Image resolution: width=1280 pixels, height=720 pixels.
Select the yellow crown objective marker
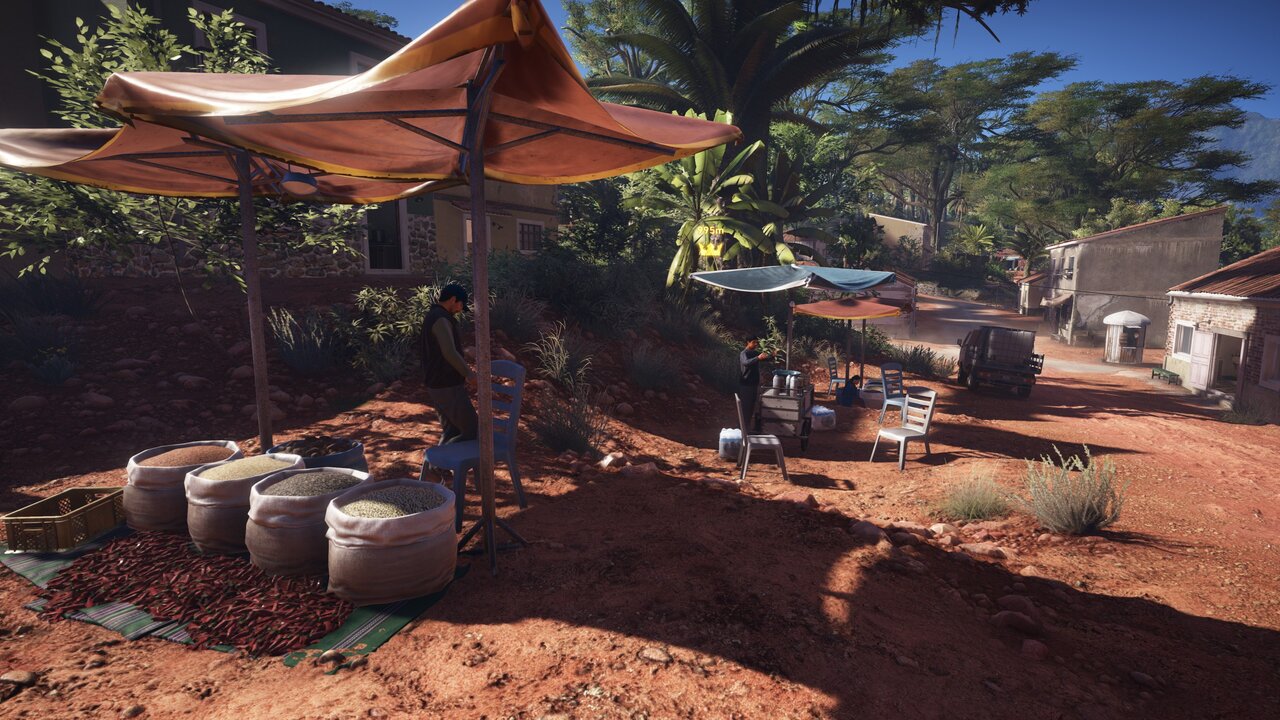711,248
